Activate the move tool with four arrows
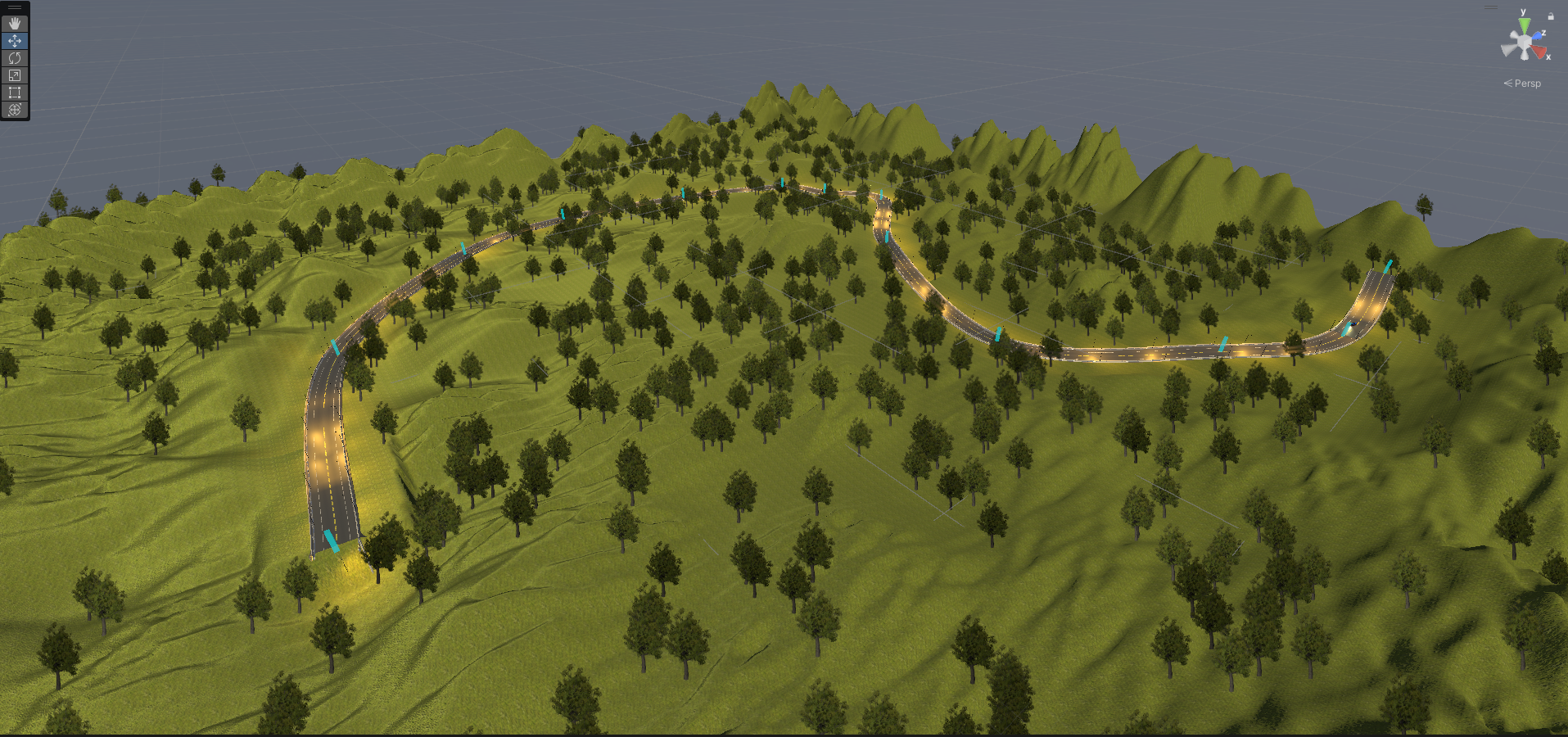 click(x=15, y=41)
